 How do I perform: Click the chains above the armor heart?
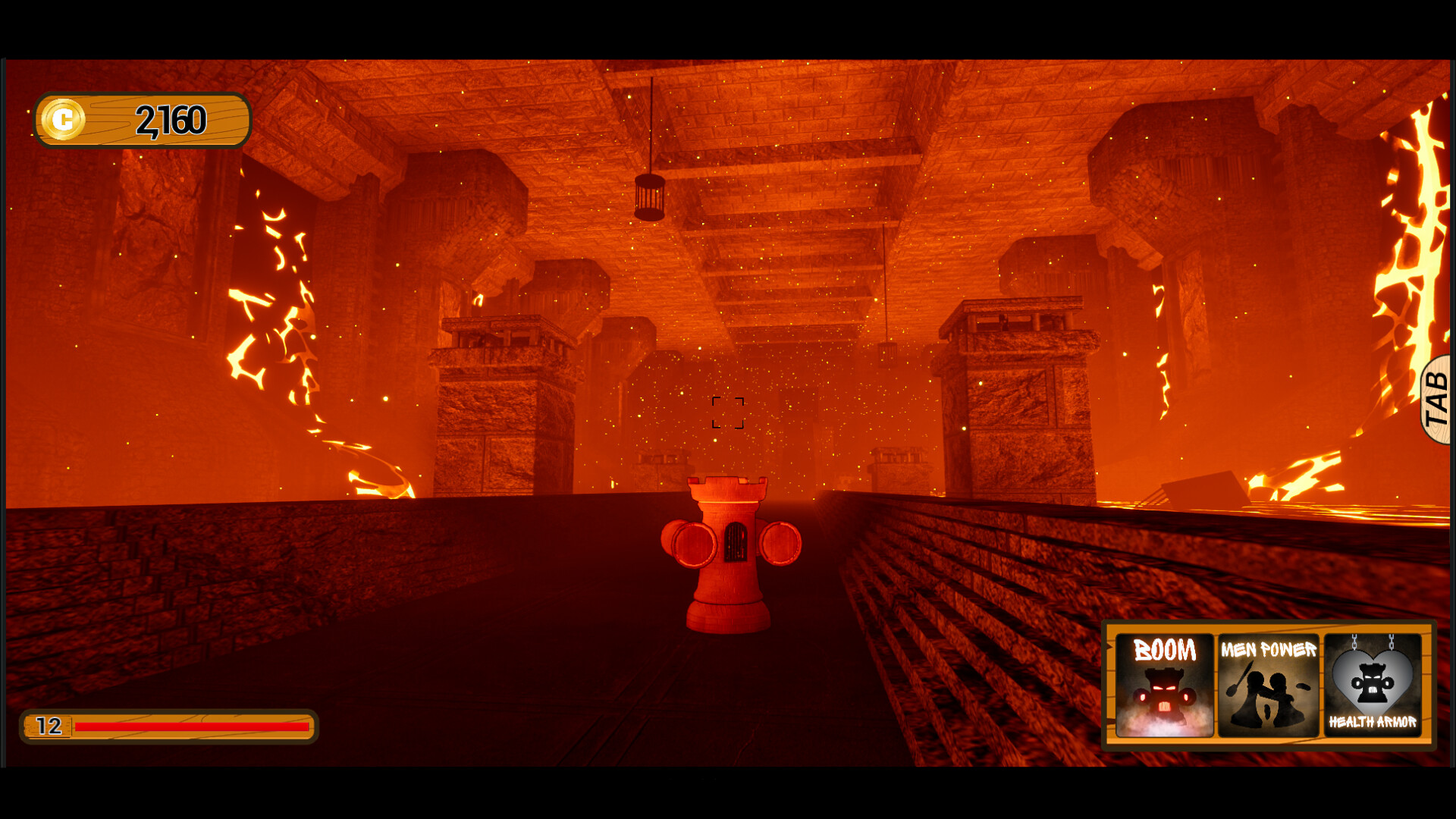tap(1374, 641)
